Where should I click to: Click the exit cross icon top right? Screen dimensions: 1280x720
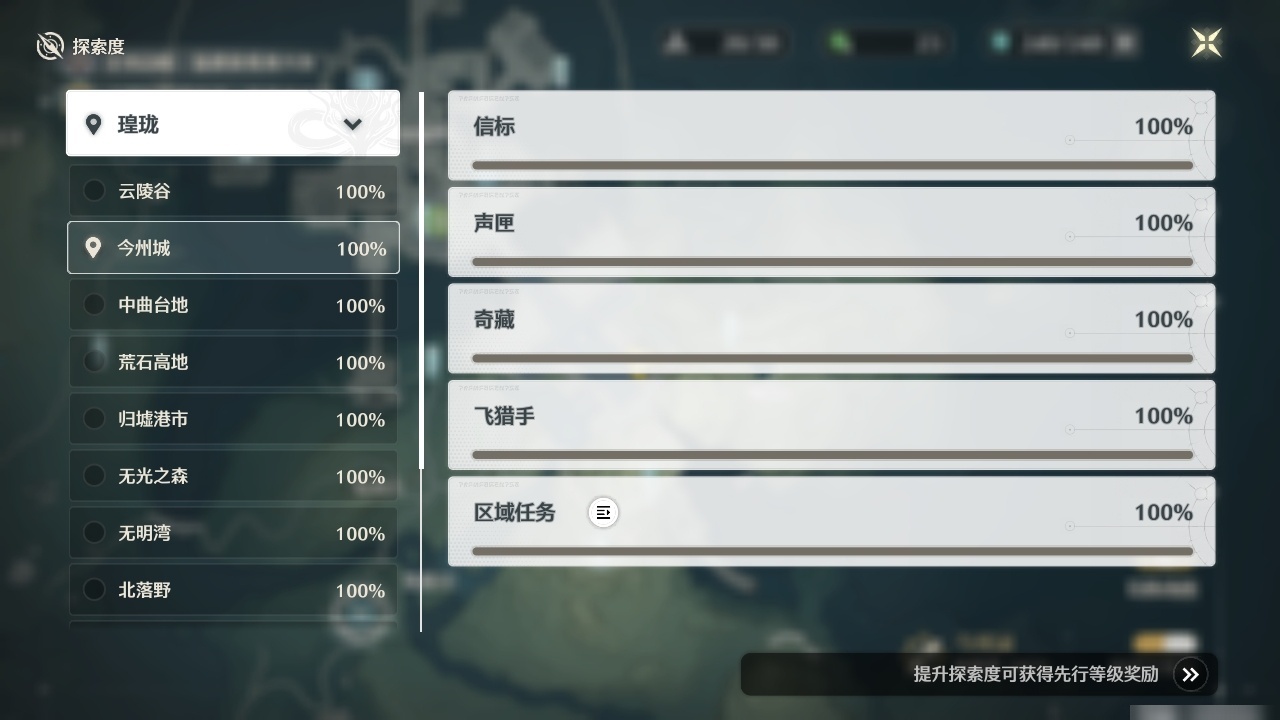[x=1206, y=43]
